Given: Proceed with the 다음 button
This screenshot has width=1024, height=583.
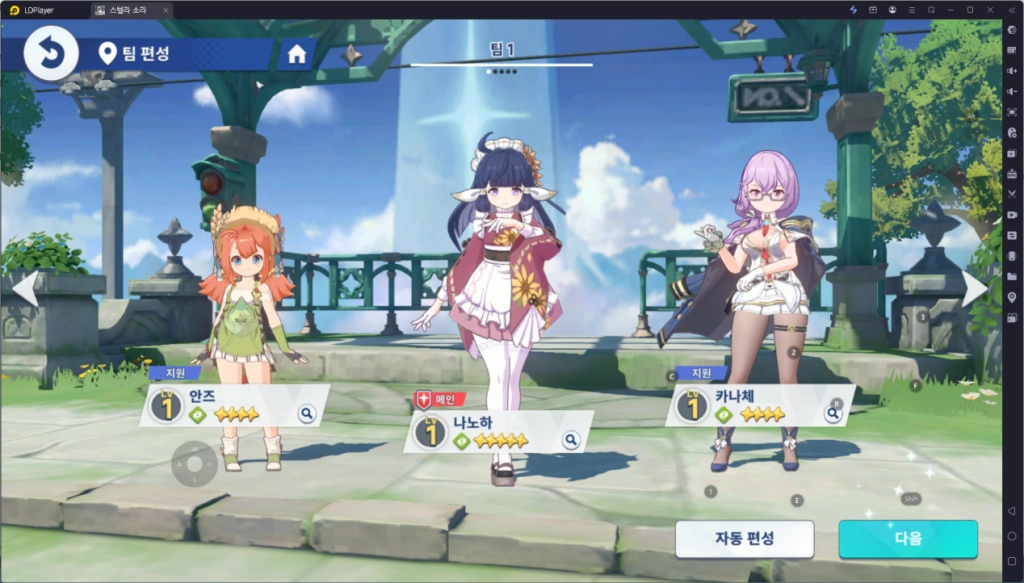Looking at the screenshot, I should coord(908,538).
